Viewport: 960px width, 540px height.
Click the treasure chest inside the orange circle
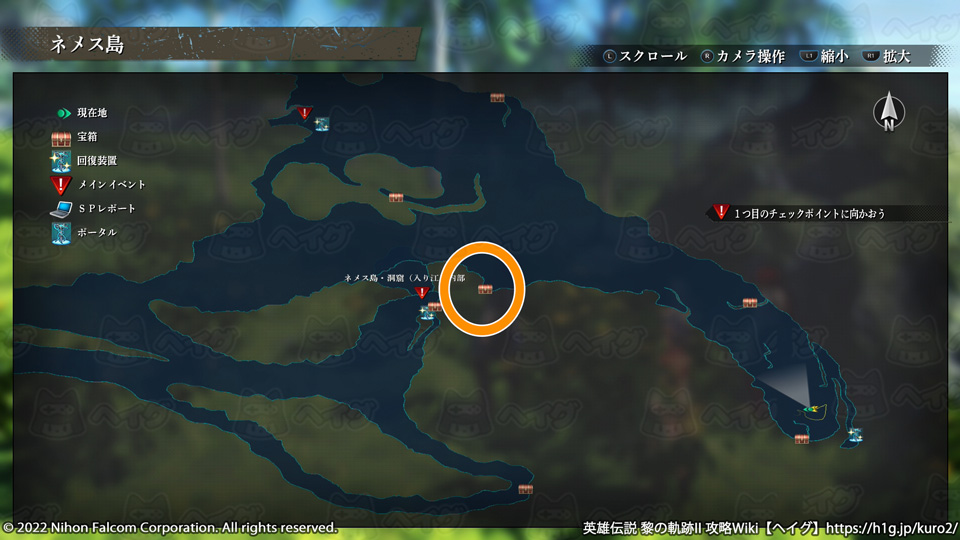485,289
